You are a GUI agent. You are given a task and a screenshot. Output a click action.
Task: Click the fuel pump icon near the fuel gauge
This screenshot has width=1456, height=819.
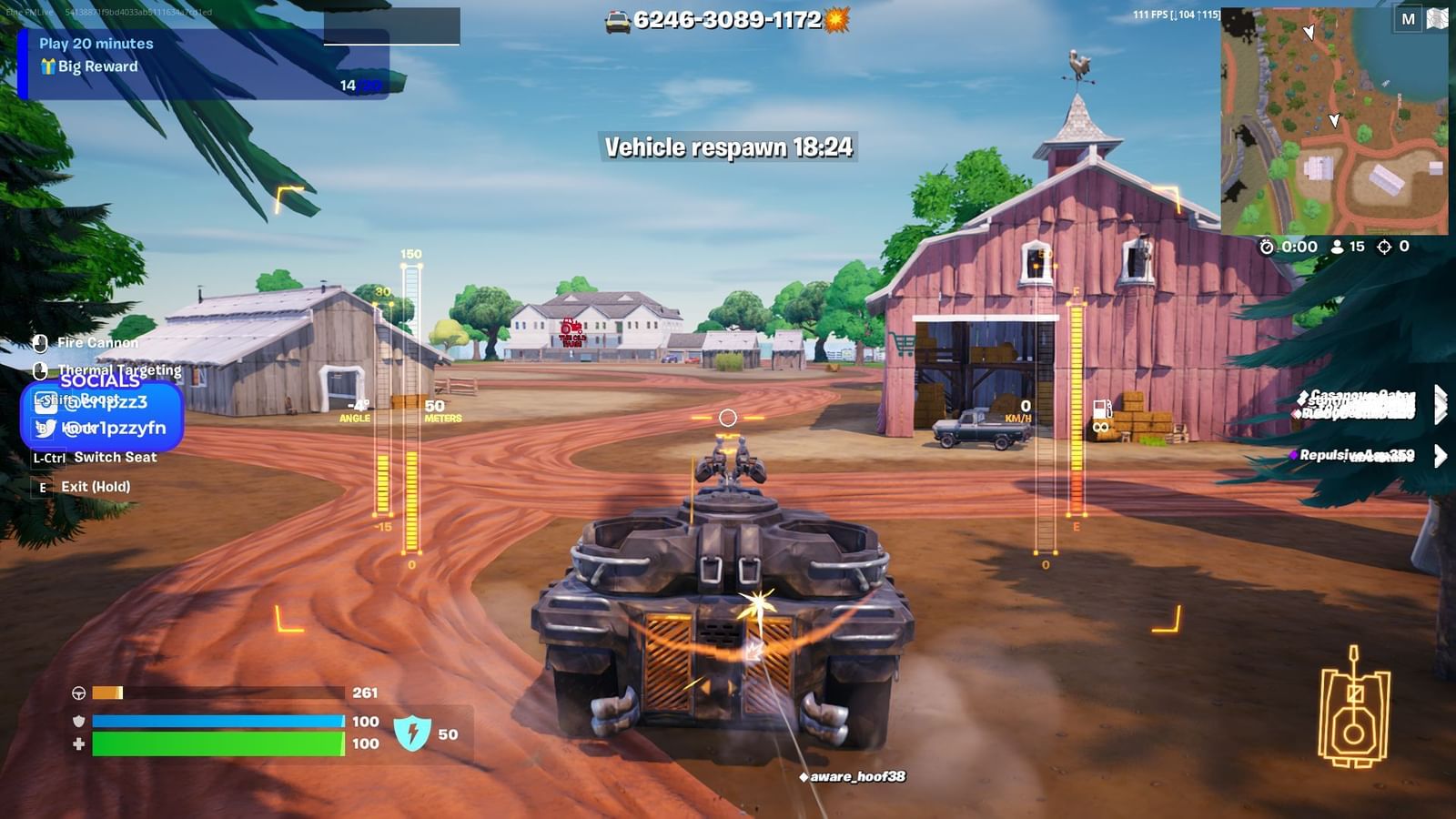coord(1101,411)
